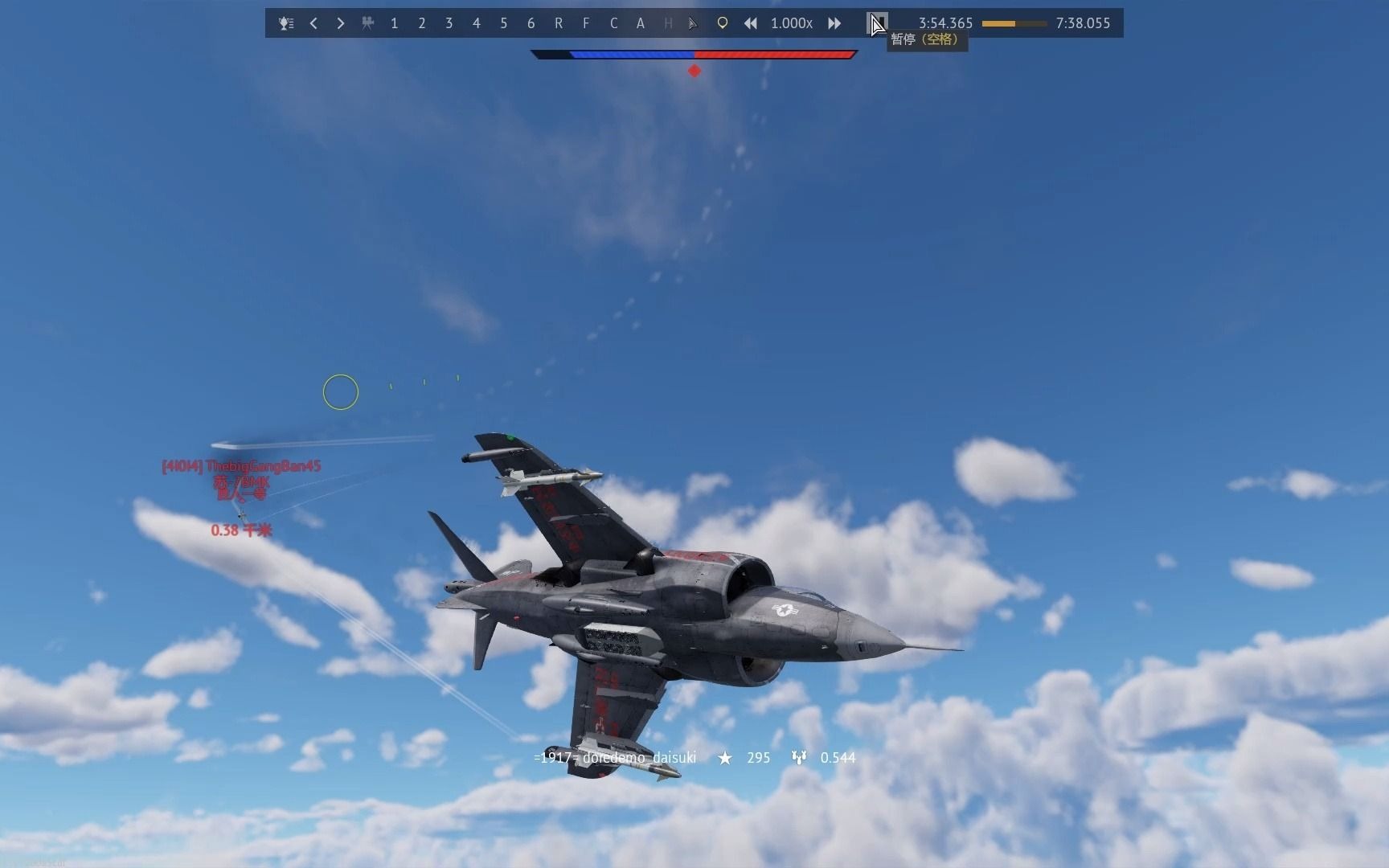1389x868 pixels.
Task: Select camera preset 1
Action: tap(394, 23)
